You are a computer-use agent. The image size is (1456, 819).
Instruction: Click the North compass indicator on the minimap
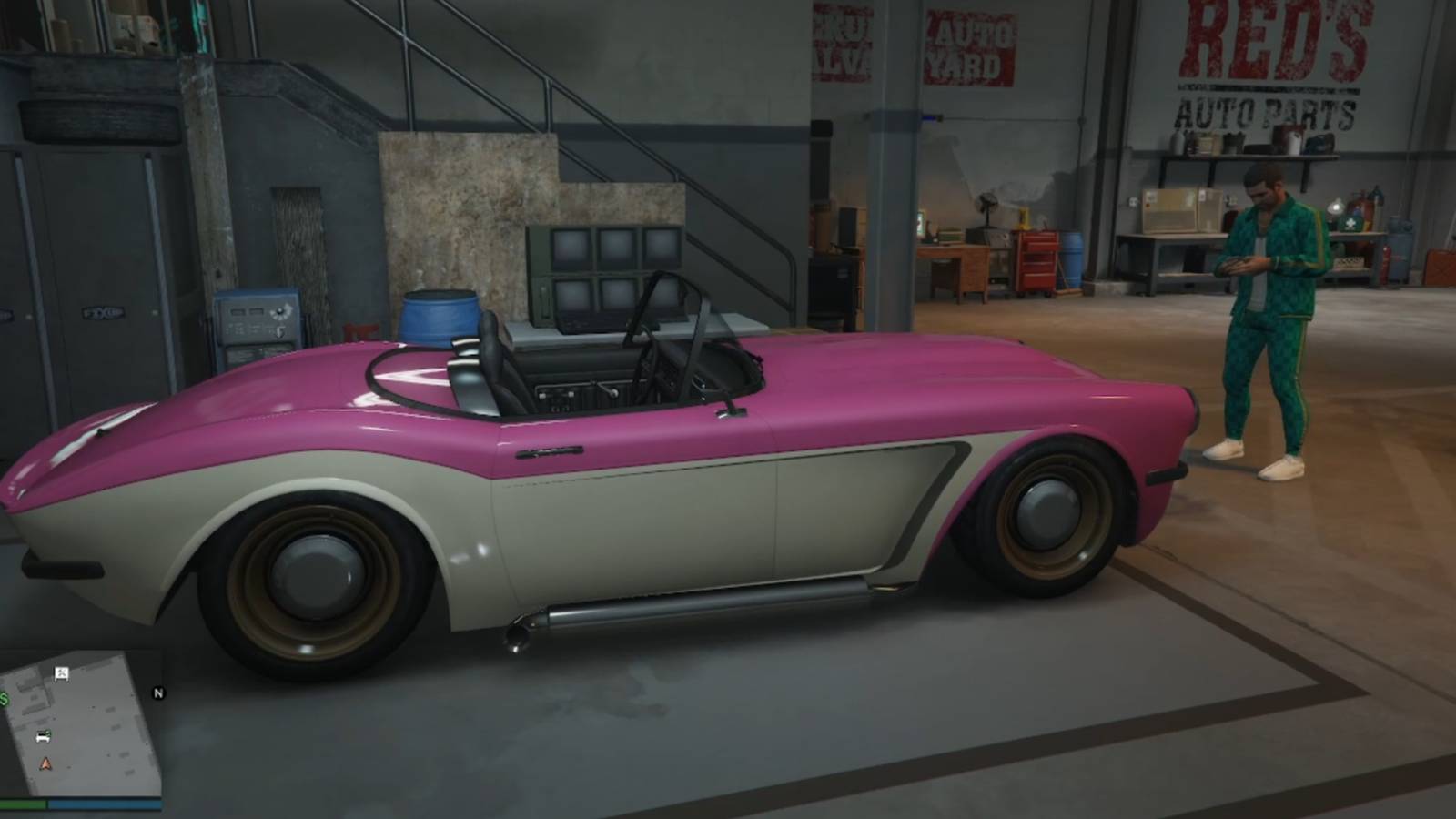coord(158,694)
